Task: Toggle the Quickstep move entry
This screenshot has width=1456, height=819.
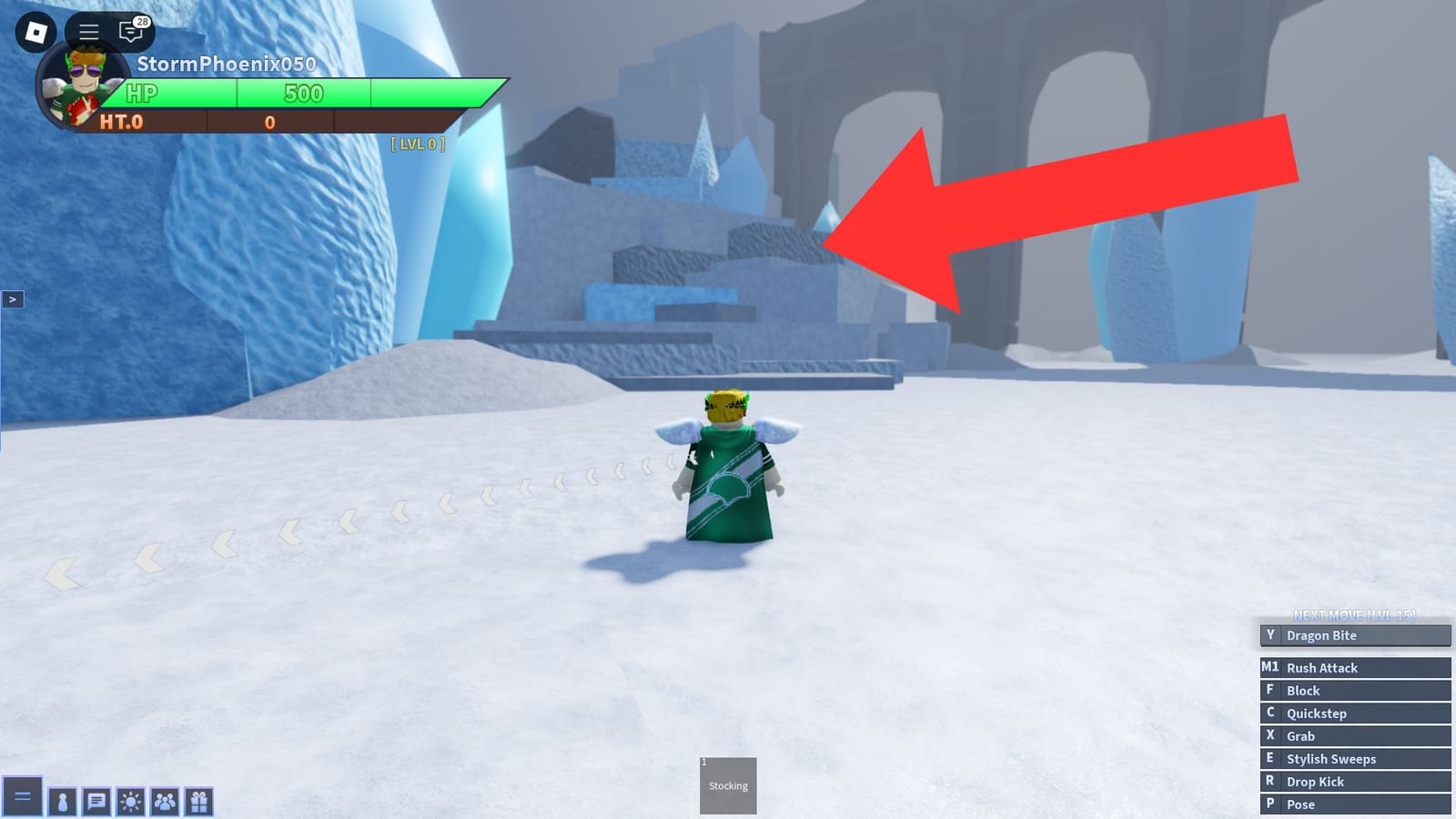Action: pyautogui.click(x=1354, y=713)
